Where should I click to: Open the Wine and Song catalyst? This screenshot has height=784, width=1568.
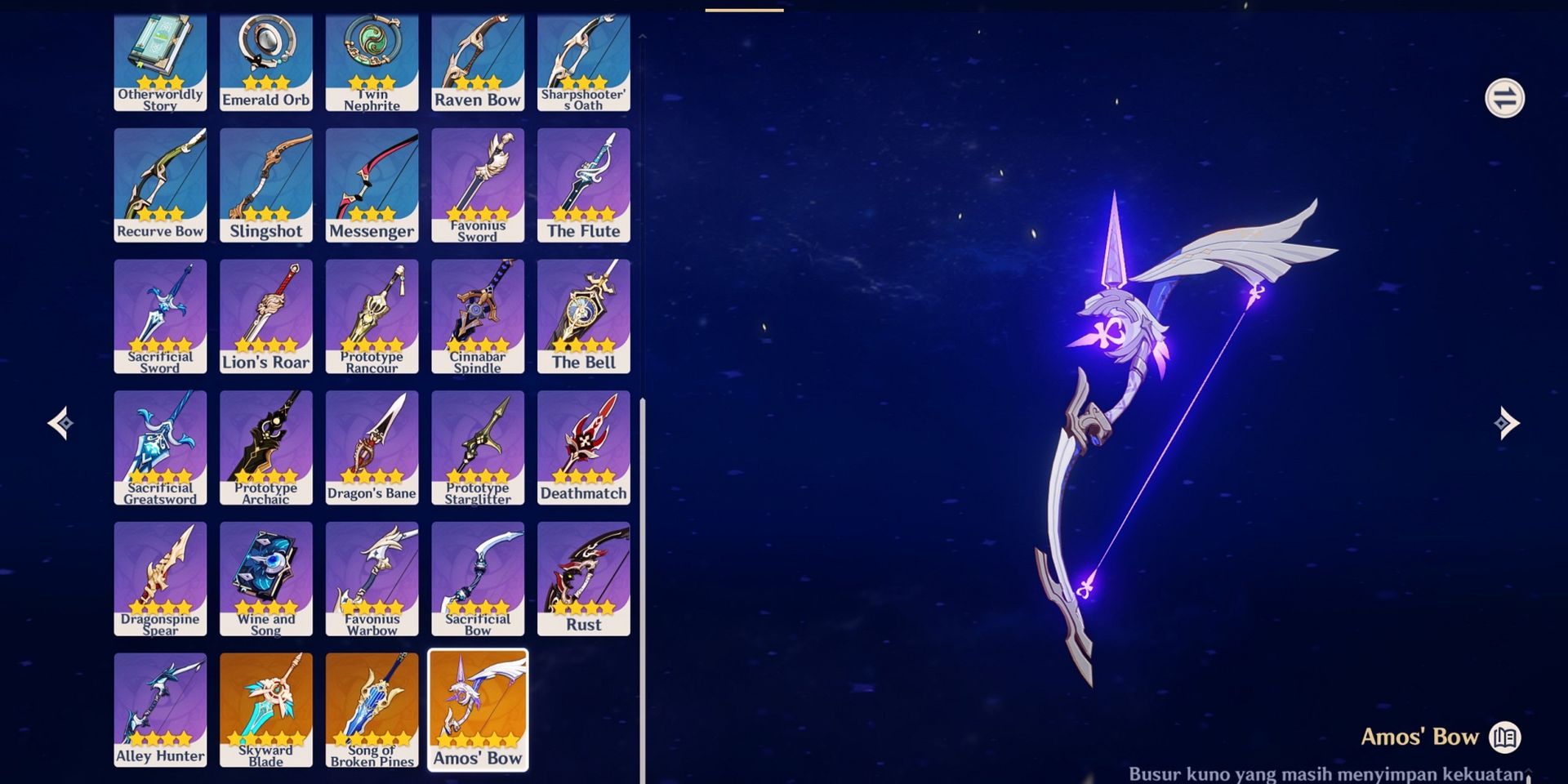266,578
